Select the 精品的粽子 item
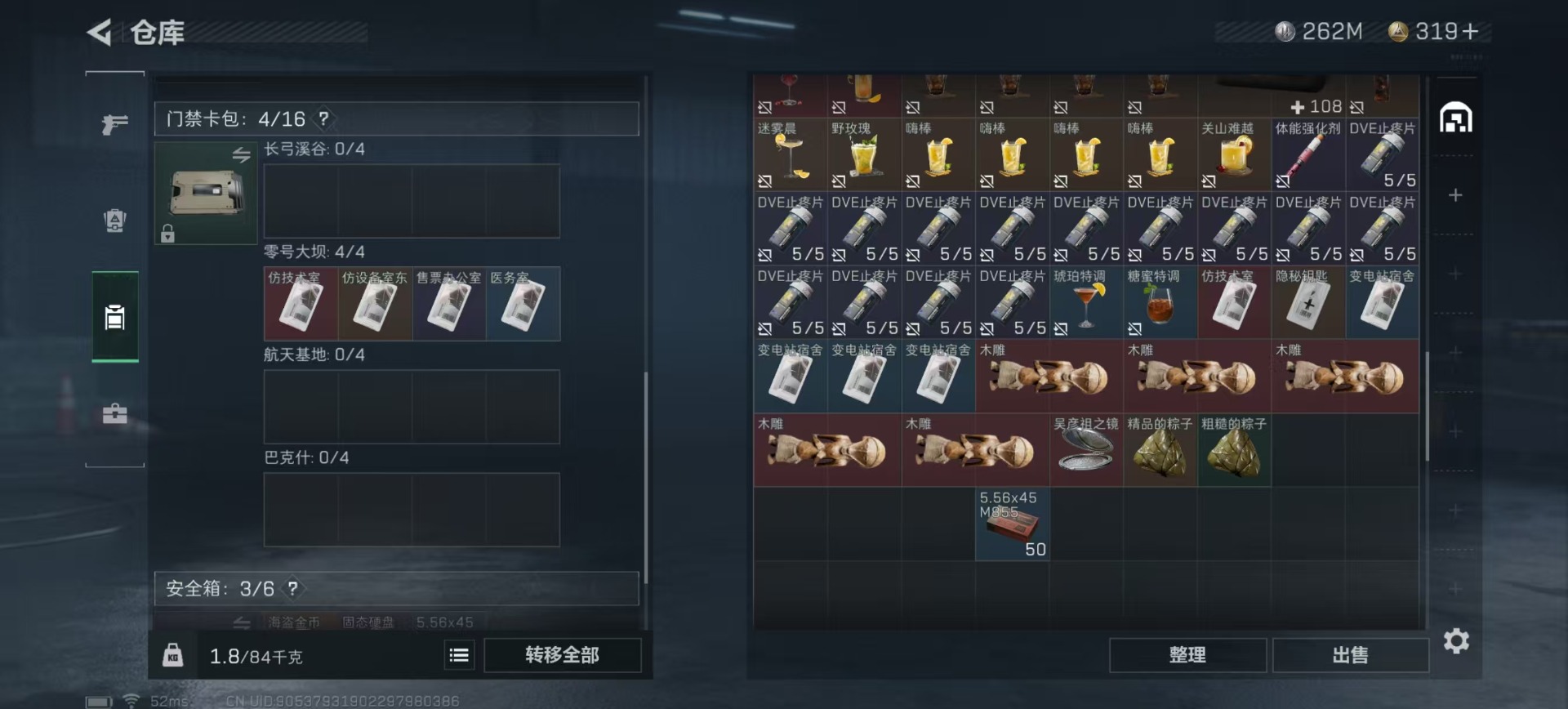 click(x=1160, y=451)
